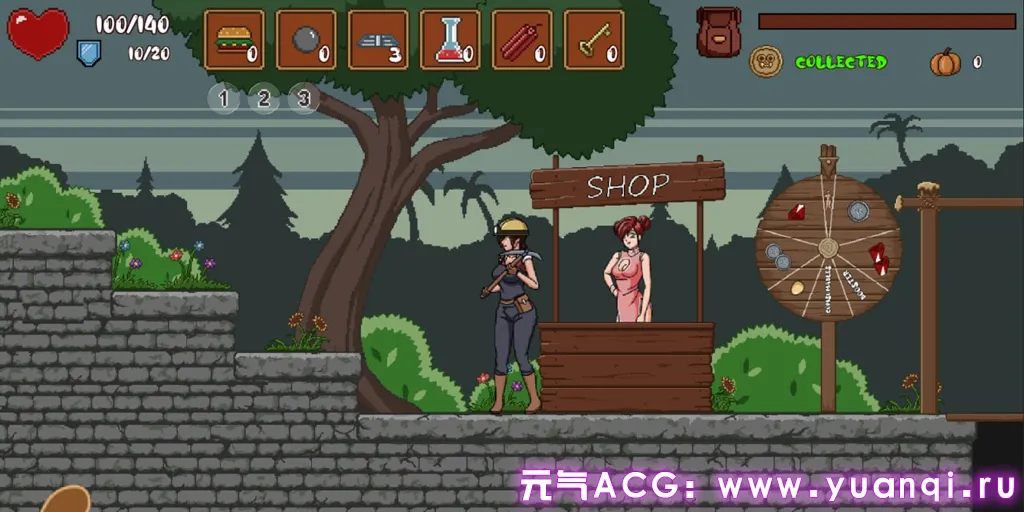
Task: Select the dynamite sticks slot
Action: coord(522,40)
